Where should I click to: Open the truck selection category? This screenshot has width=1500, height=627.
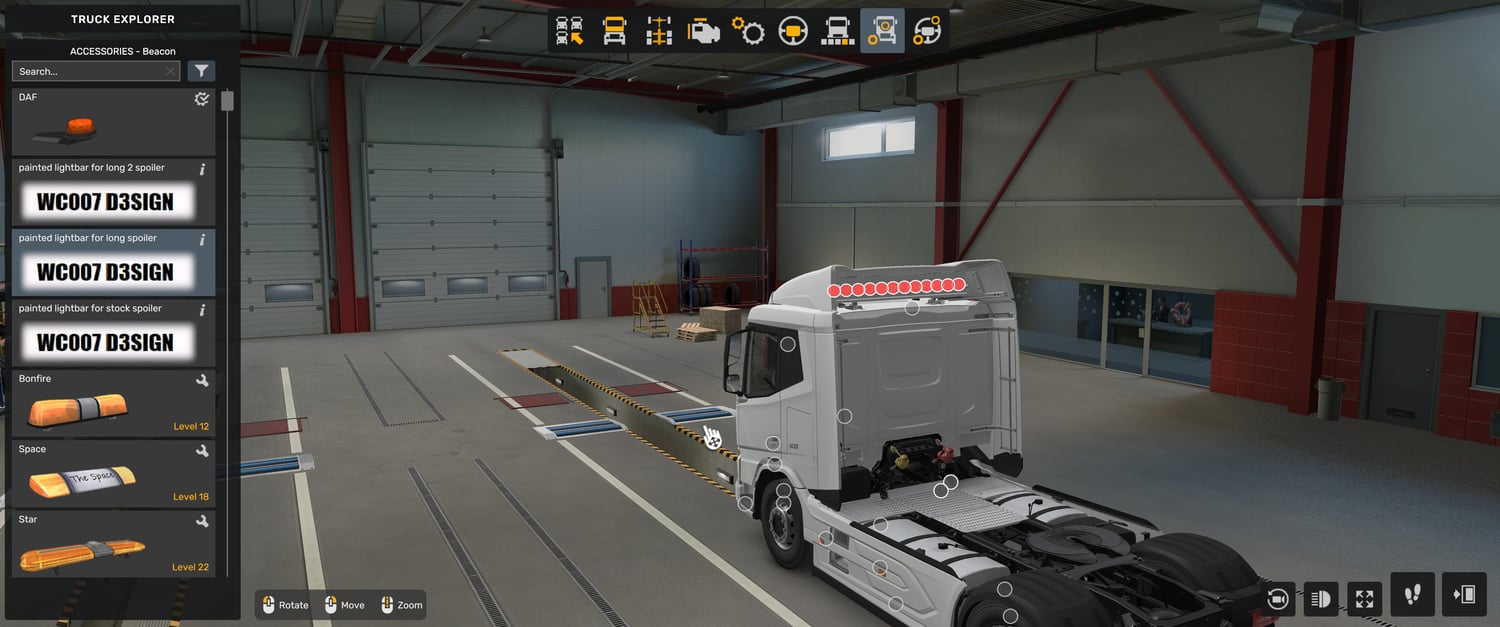(570, 31)
